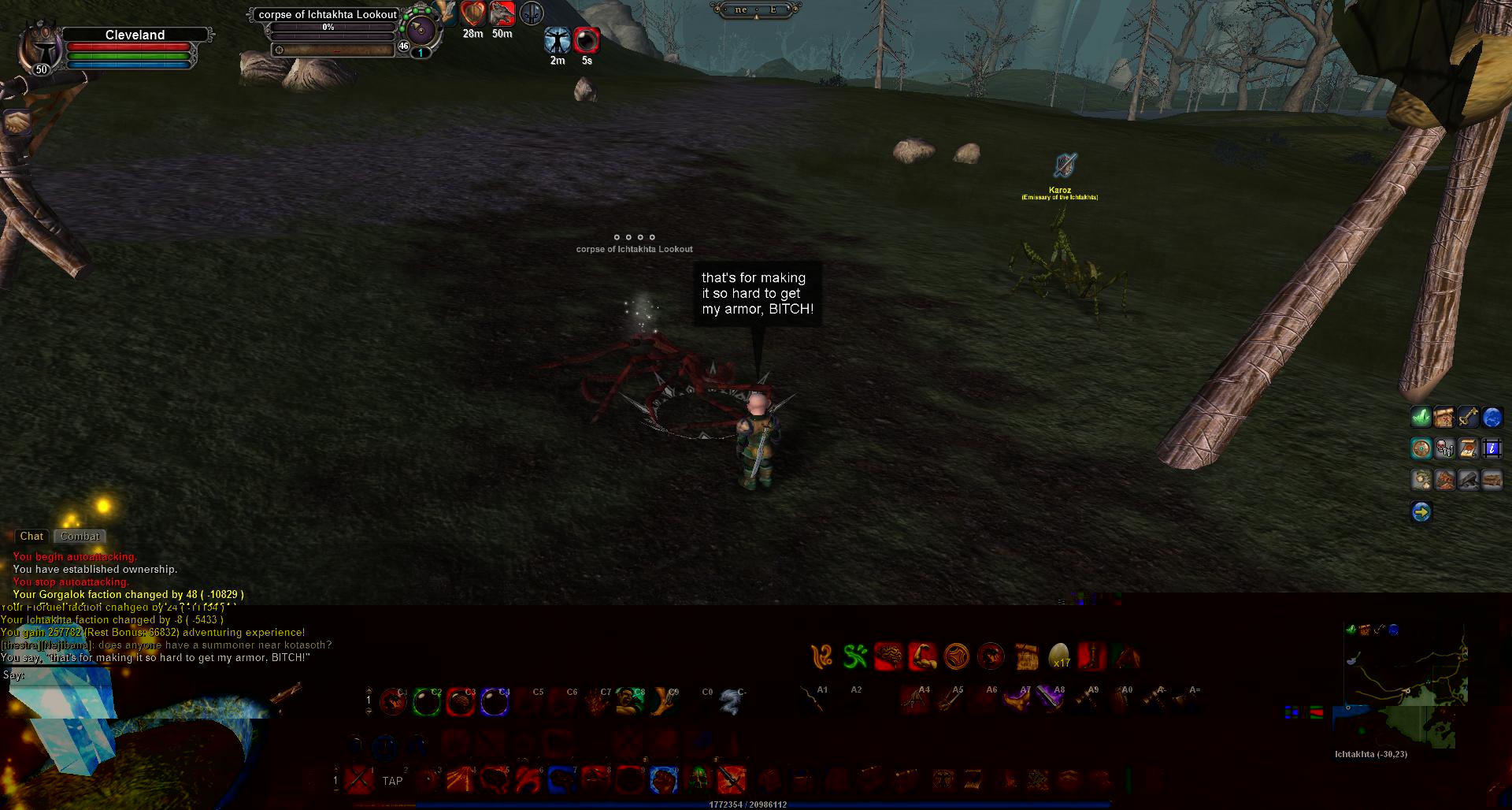Click the yellow arrow button
Image resolution: width=1512 pixels, height=810 pixels.
click(1421, 513)
